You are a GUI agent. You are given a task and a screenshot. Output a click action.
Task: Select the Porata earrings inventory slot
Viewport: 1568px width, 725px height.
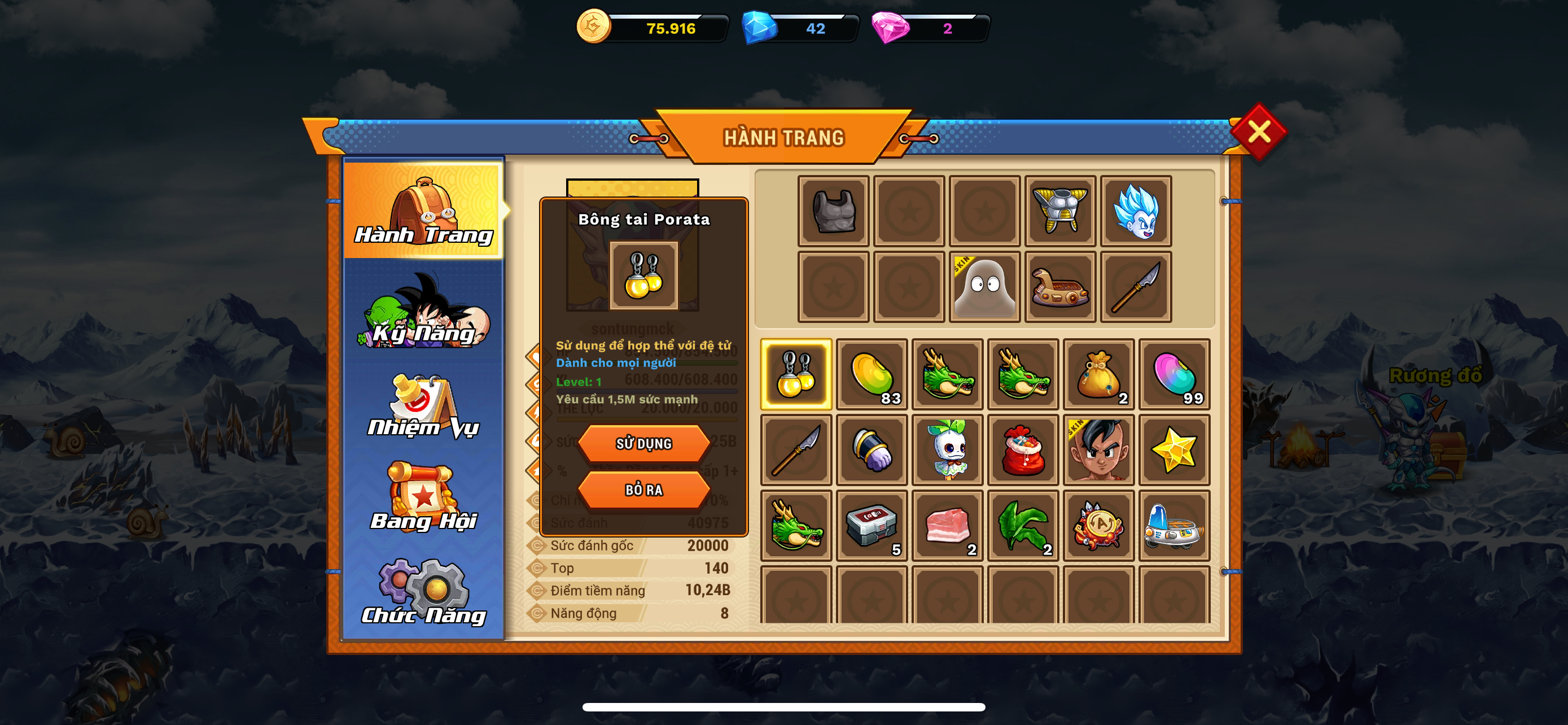tap(796, 374)
